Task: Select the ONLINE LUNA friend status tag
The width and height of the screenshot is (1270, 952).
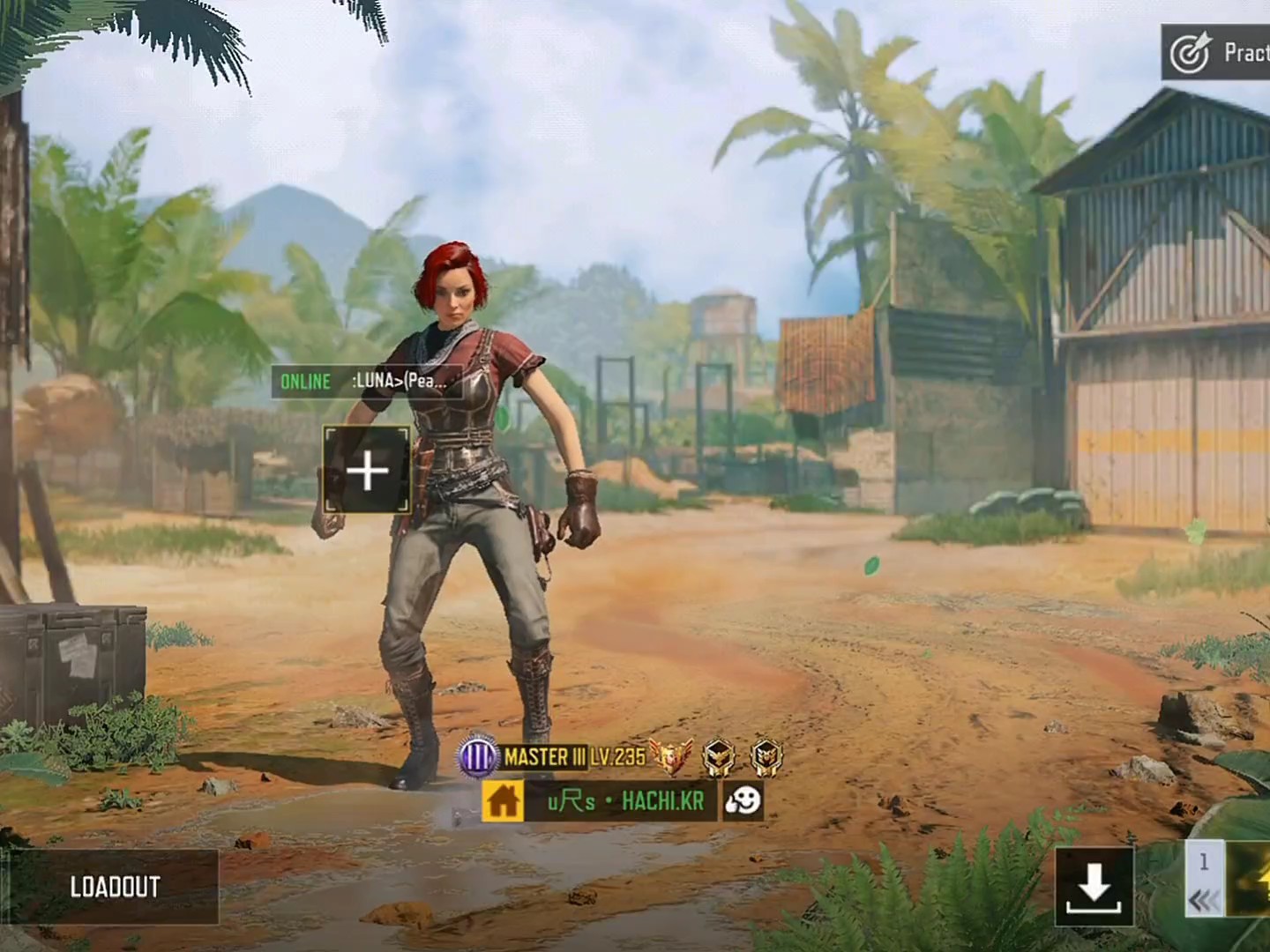Action: point(367,382)
